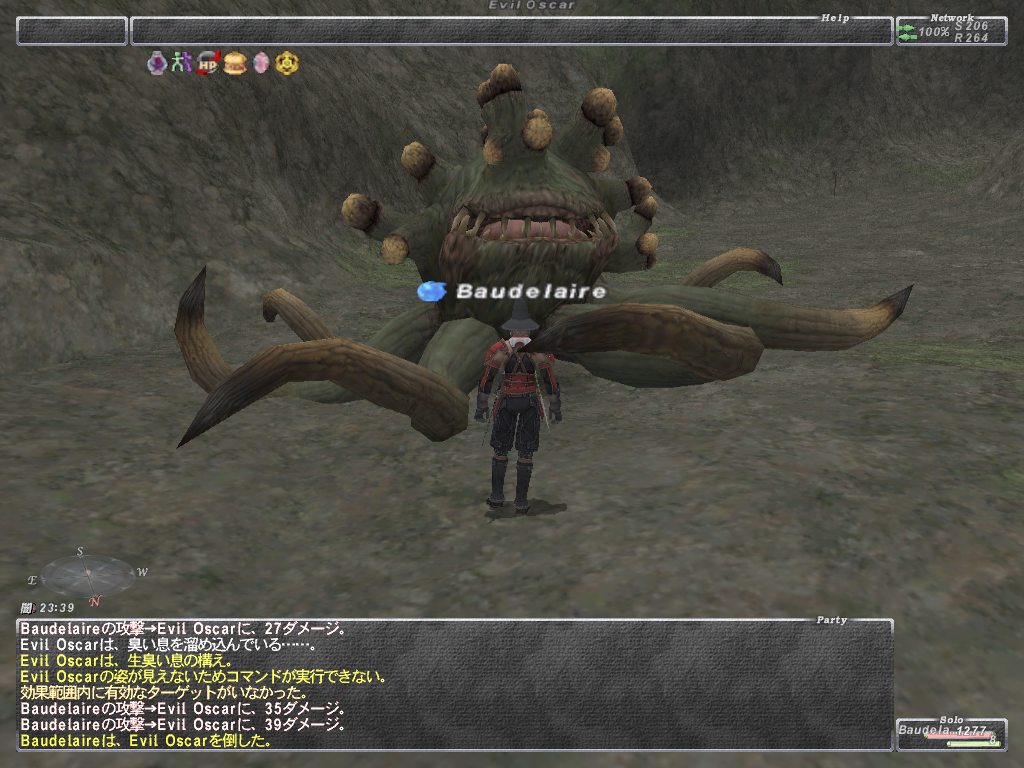
Task: Click the empty top-left target box
Action: [x=72, y=31]
